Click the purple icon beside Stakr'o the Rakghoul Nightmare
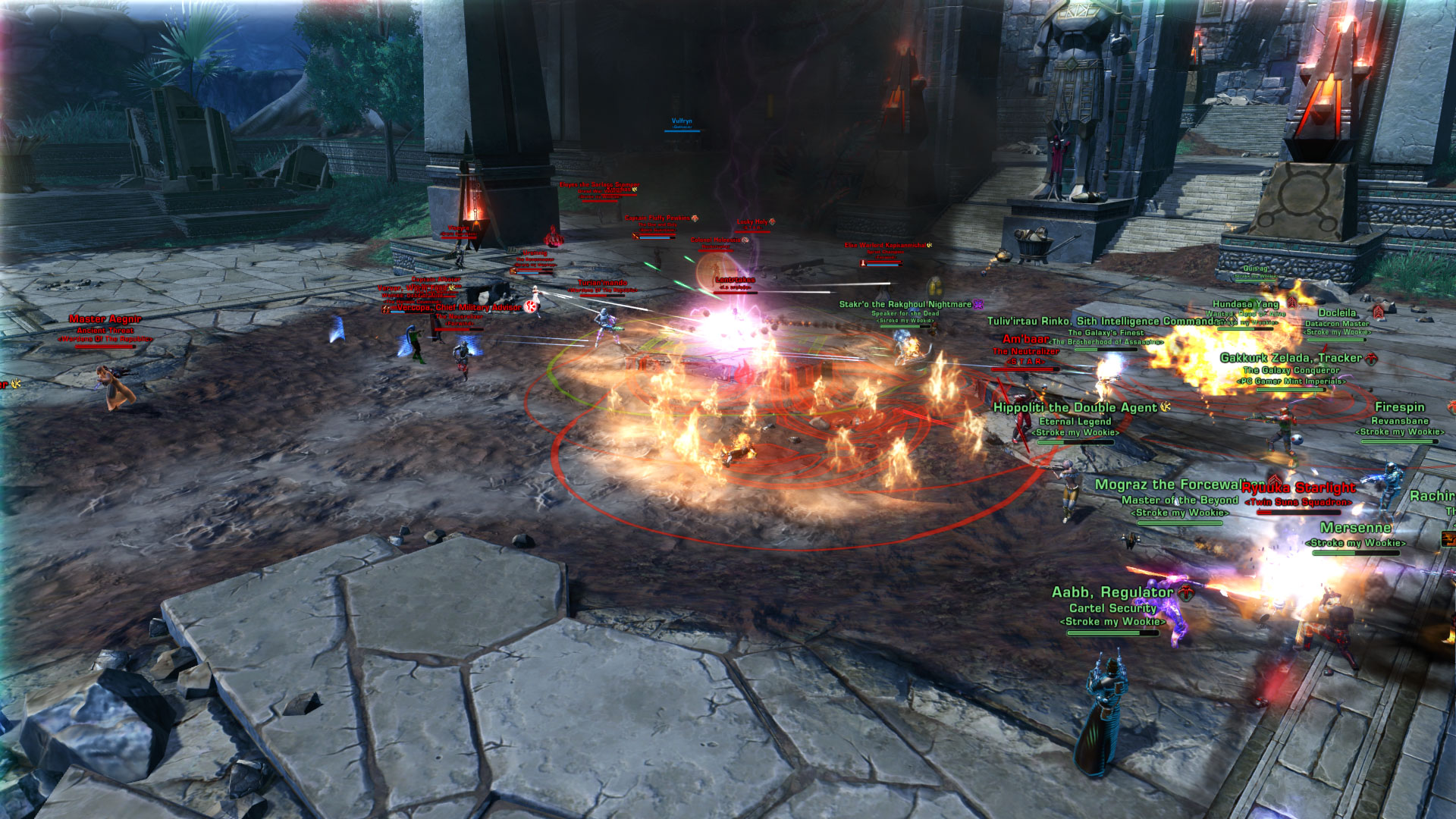 [x=977, y=305]
